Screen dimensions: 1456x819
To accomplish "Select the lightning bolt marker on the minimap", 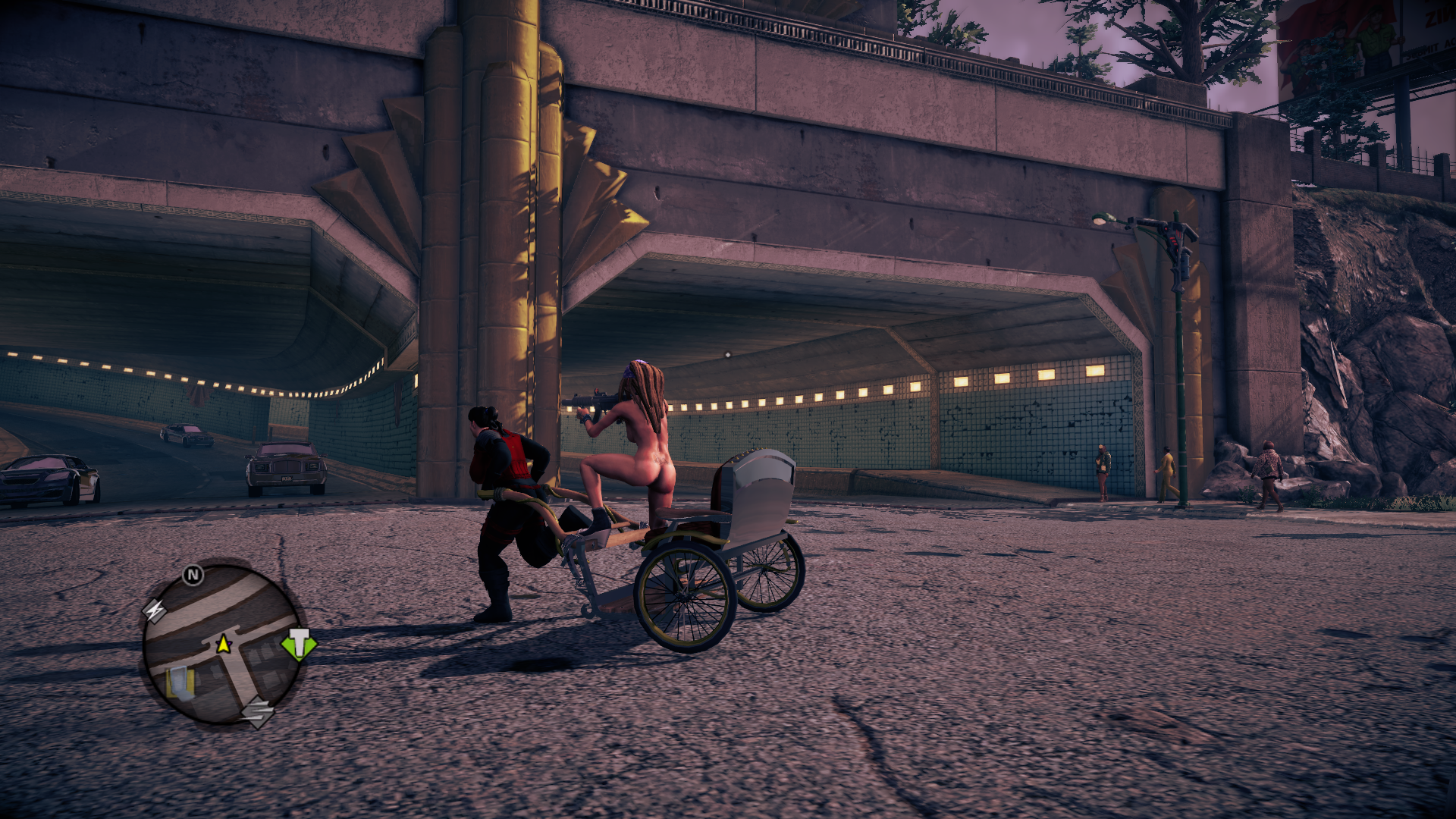I will [155, 610].
